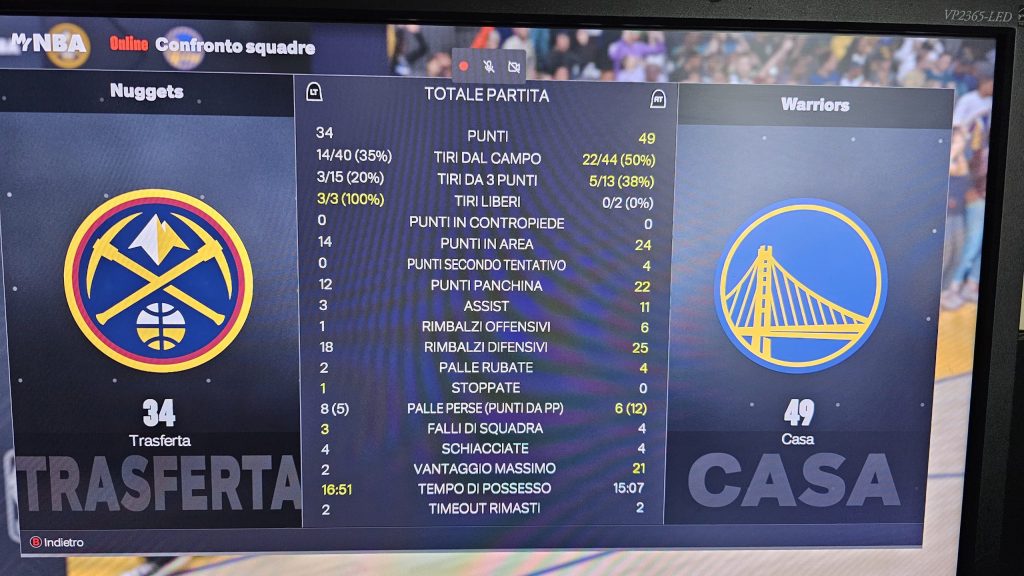Toggle the muted microphone icon
1024x576 pixels.
[489, 66]
